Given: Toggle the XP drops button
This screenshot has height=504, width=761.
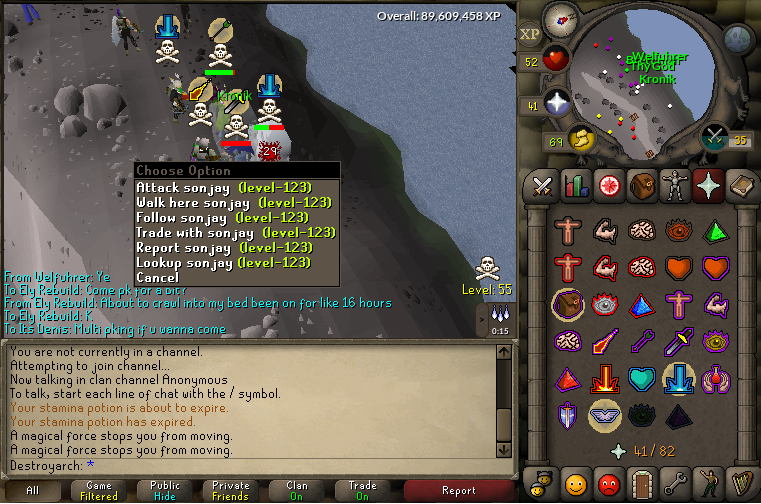Looking at the screenshot, I should coord(529,33).
